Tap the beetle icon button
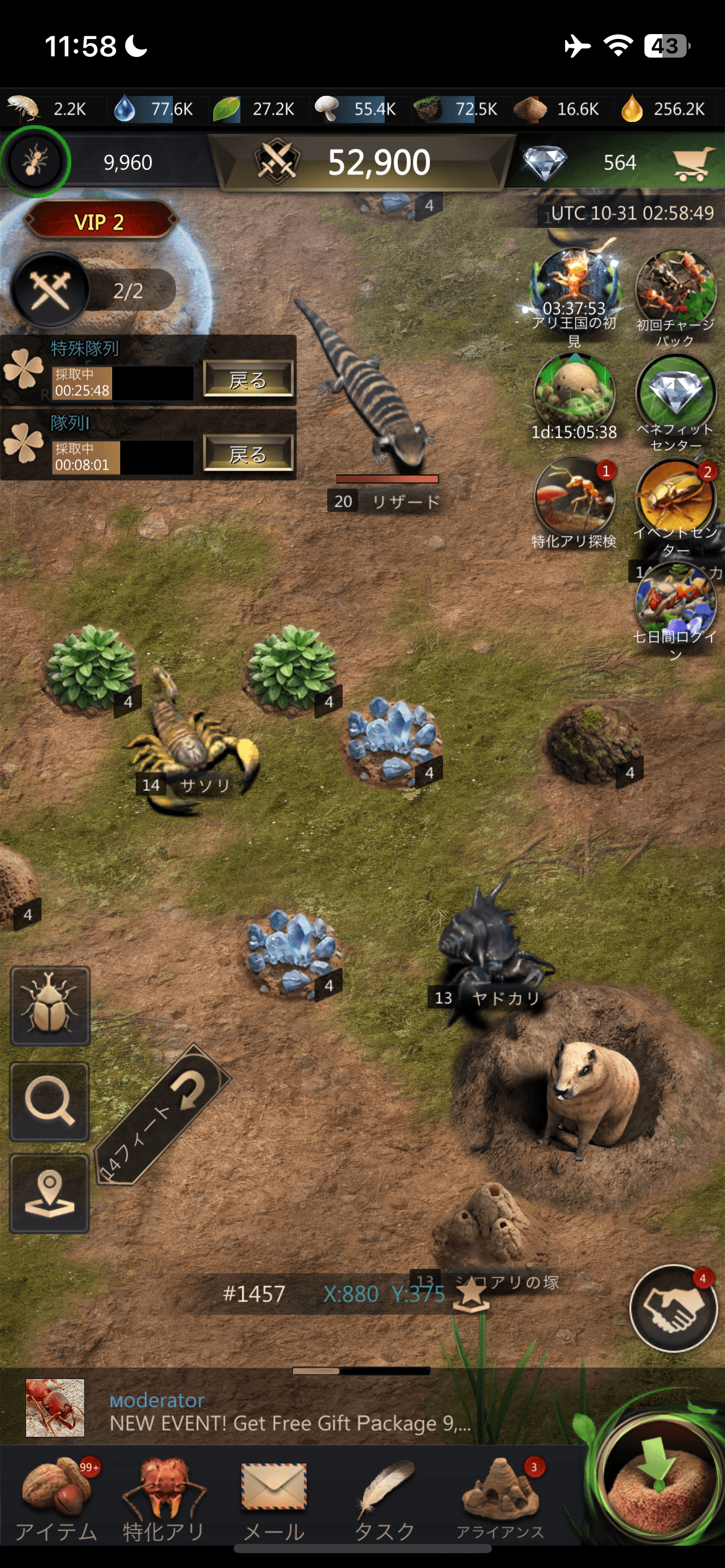This screenshot has width=725, height=1568. click(x=50, y=1006)
